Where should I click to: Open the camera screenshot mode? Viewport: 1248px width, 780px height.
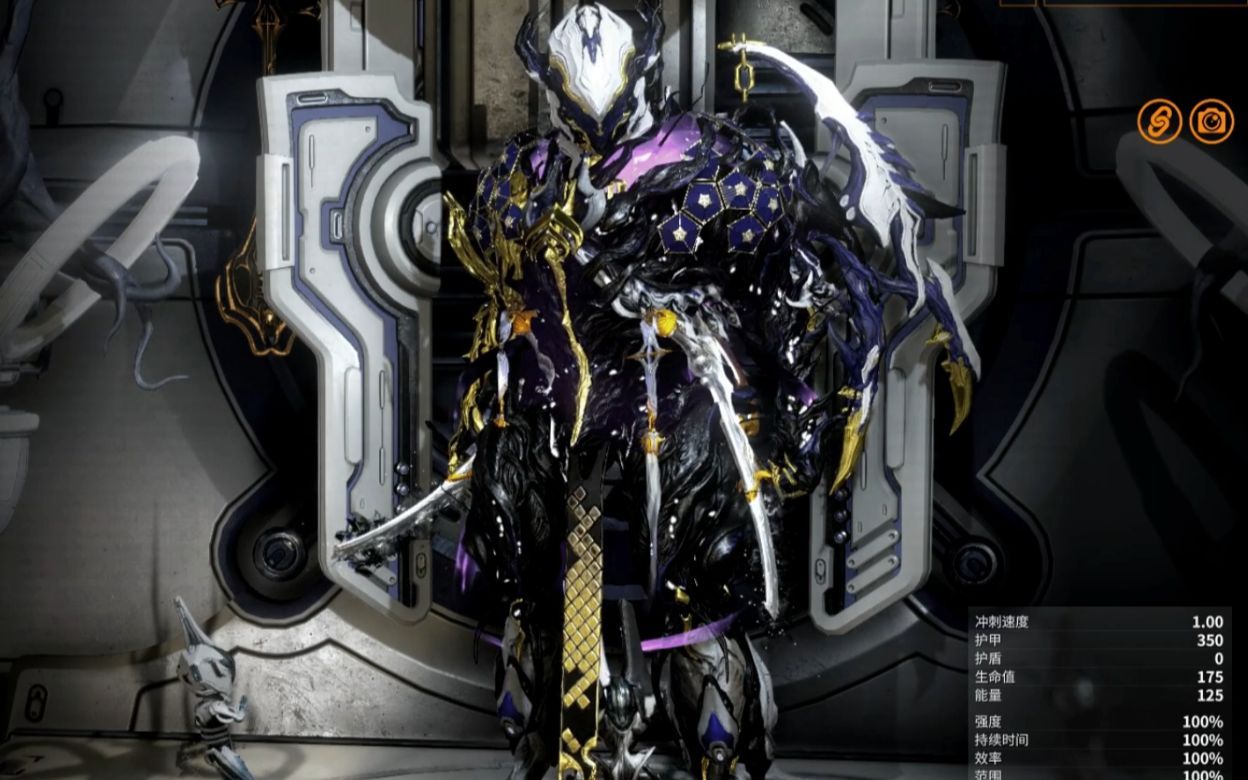pos(1212,122)
